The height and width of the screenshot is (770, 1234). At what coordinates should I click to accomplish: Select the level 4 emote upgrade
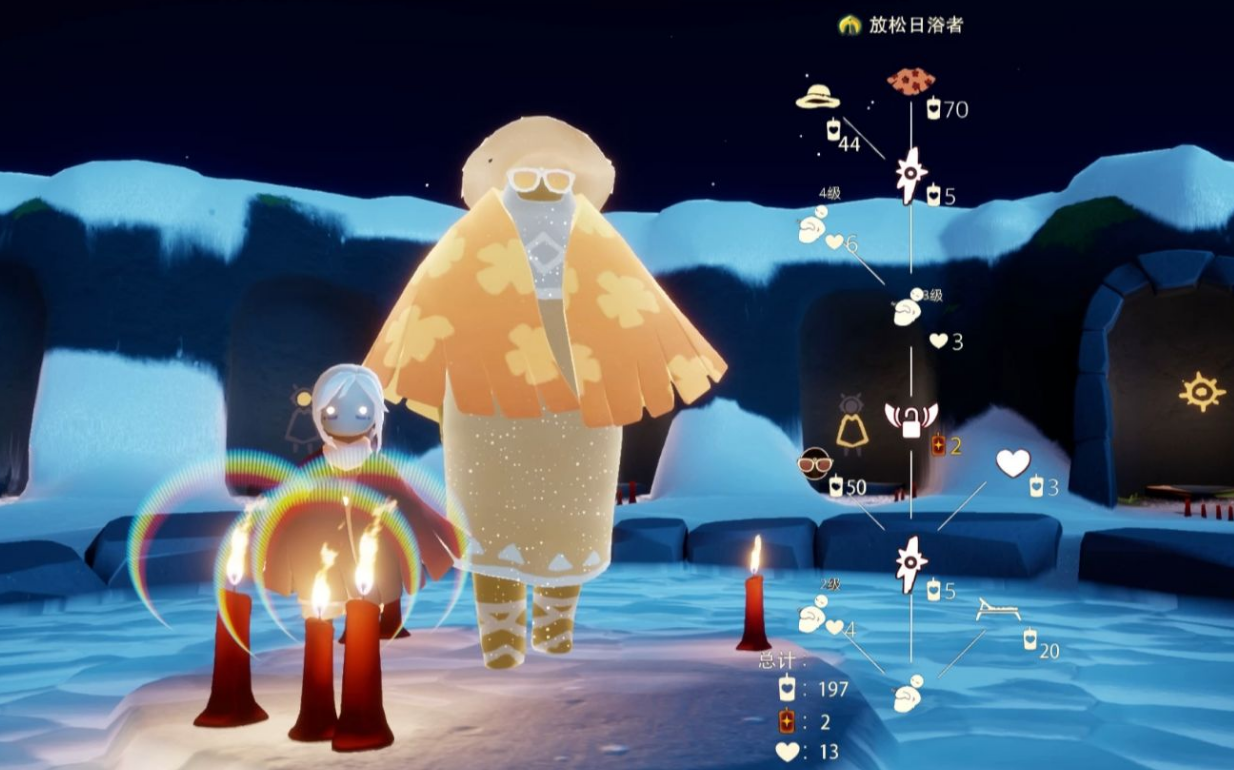(x=812, y=226)
